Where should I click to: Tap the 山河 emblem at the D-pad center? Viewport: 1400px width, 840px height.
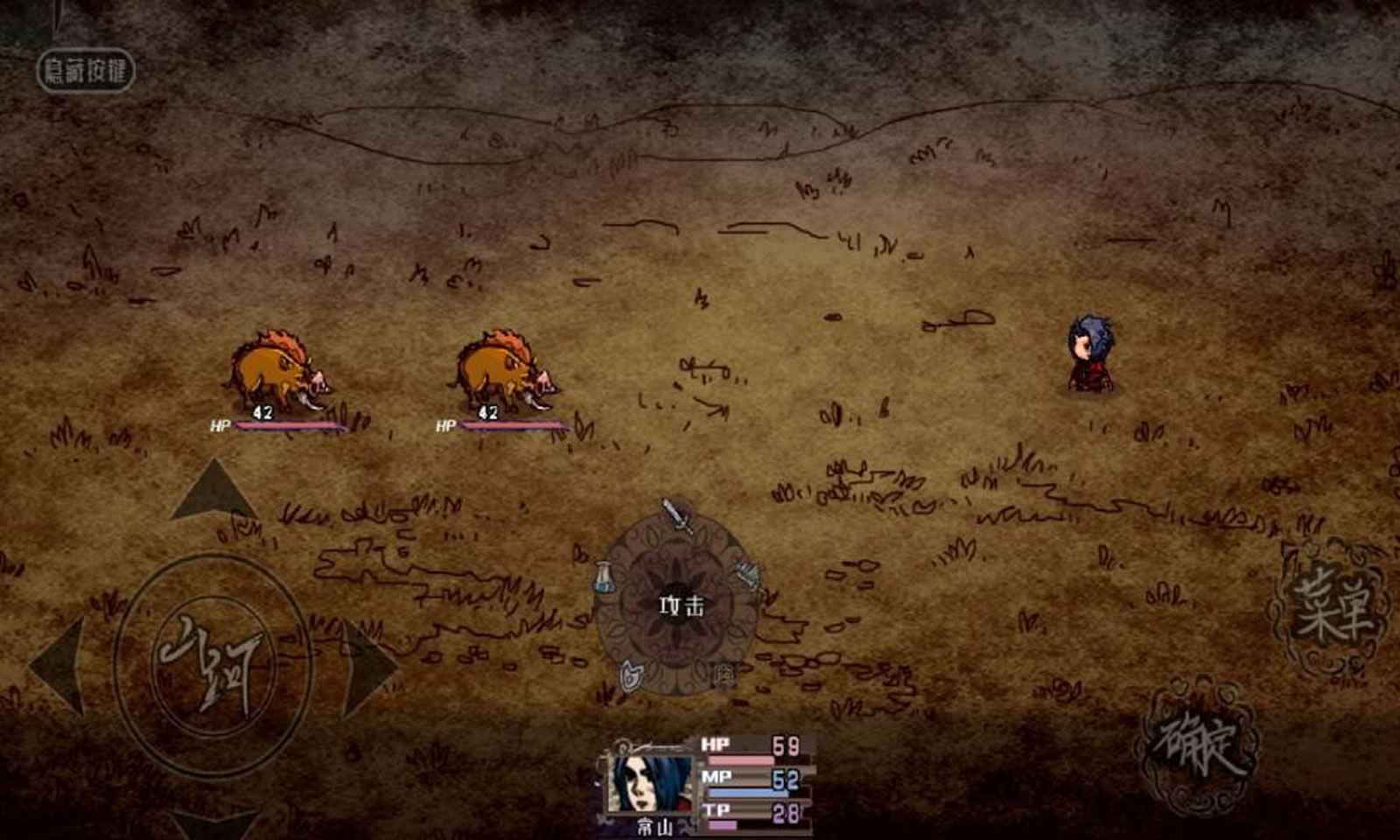[x=214, y=661]
